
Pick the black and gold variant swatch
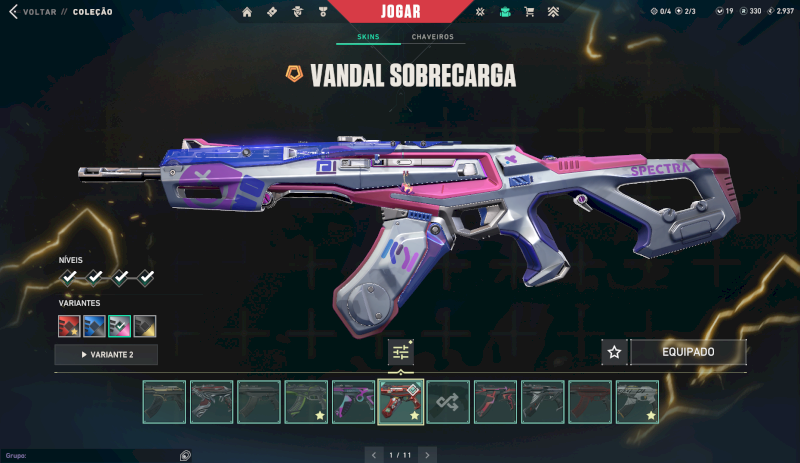point(145,326)
